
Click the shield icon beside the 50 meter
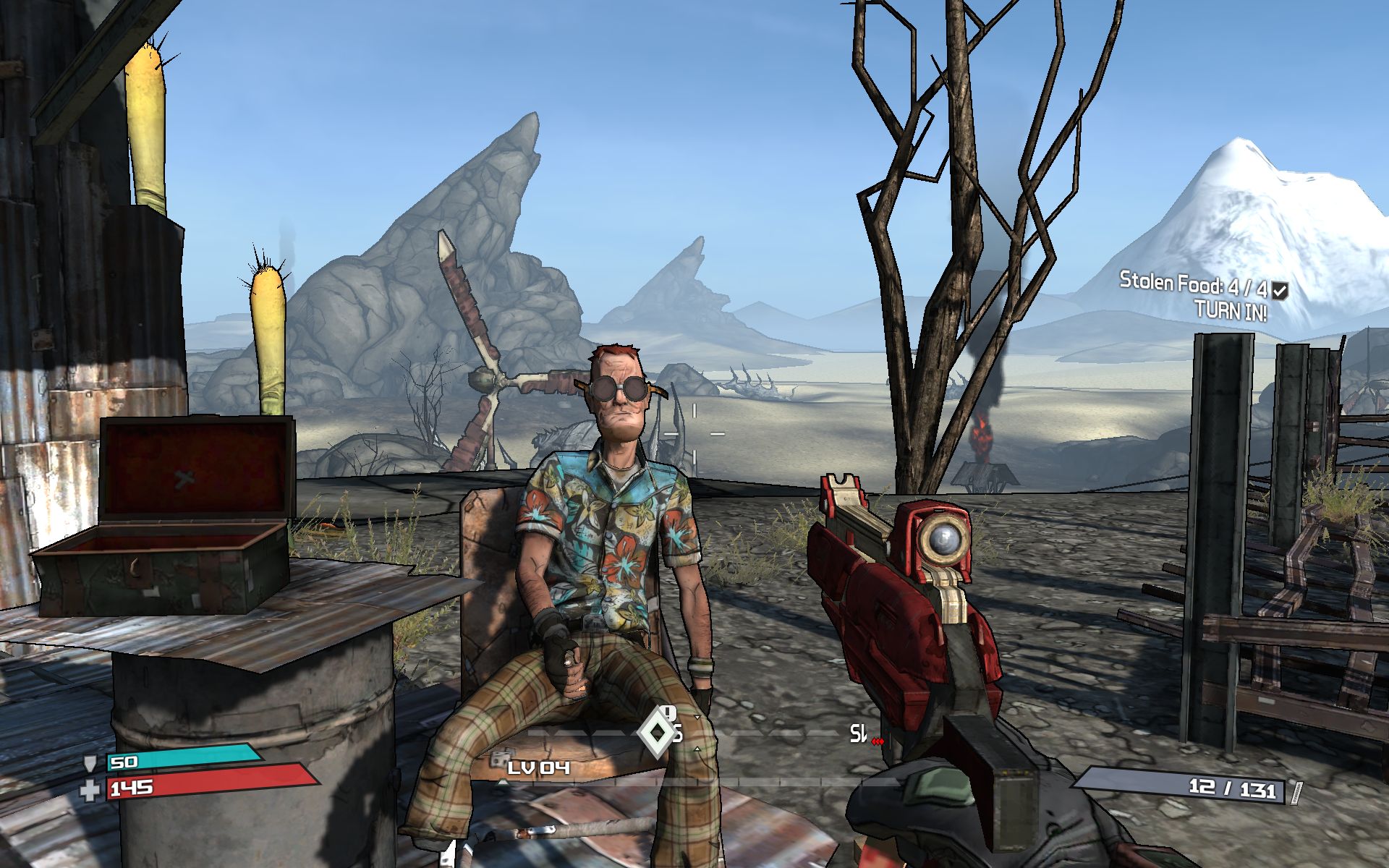coord(90,764)
